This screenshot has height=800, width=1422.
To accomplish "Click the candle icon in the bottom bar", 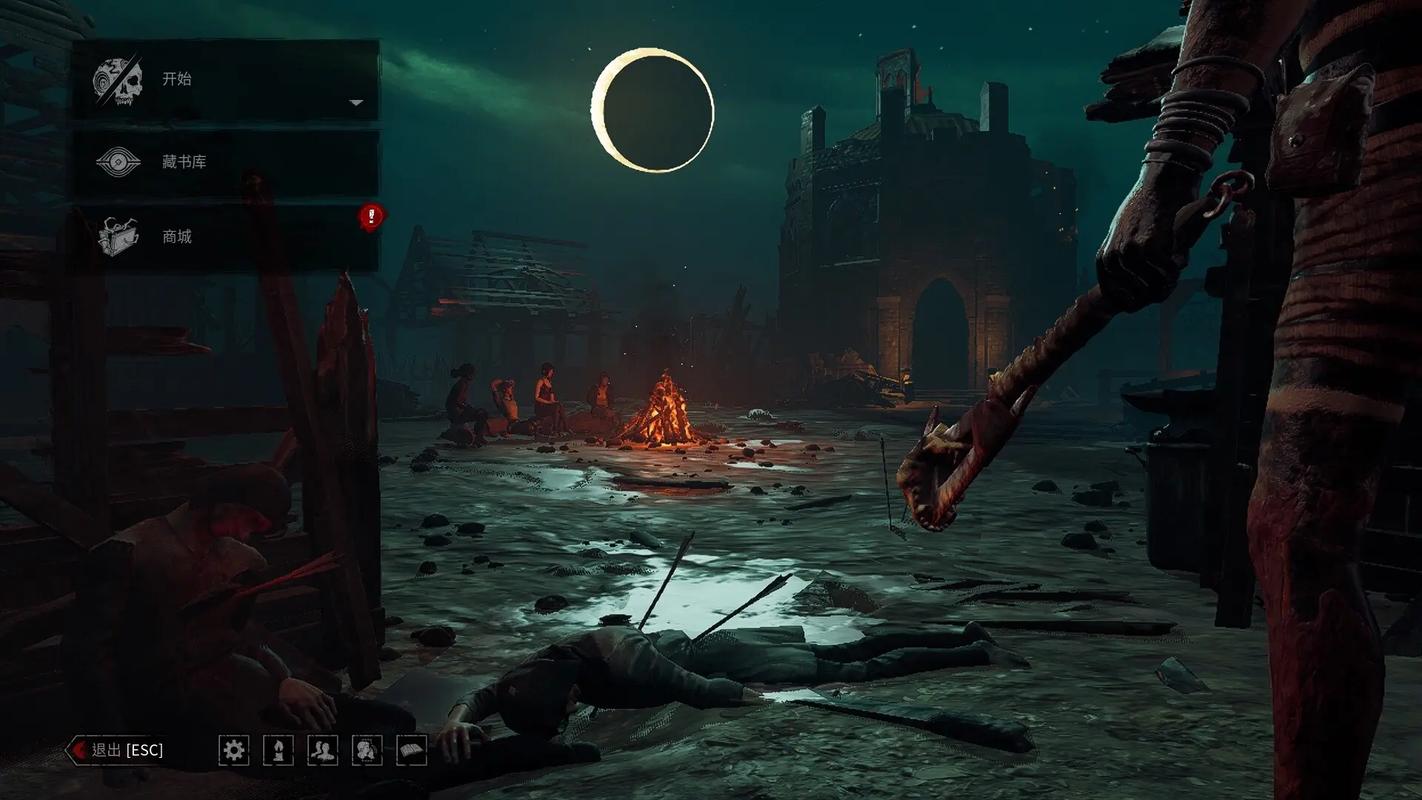I will pos(278,750).
